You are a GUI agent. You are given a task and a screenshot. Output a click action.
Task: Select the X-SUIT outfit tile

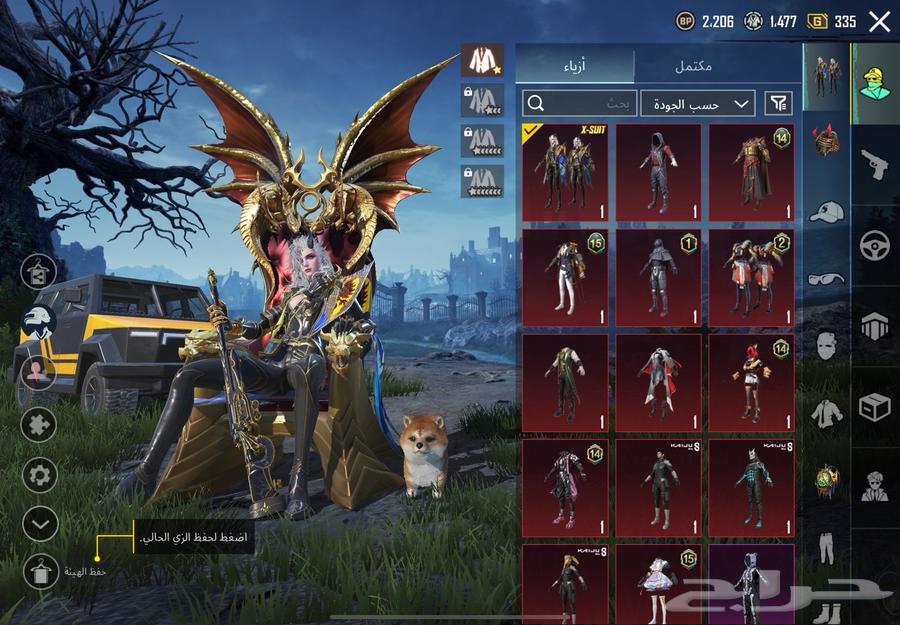coord(565,172)
